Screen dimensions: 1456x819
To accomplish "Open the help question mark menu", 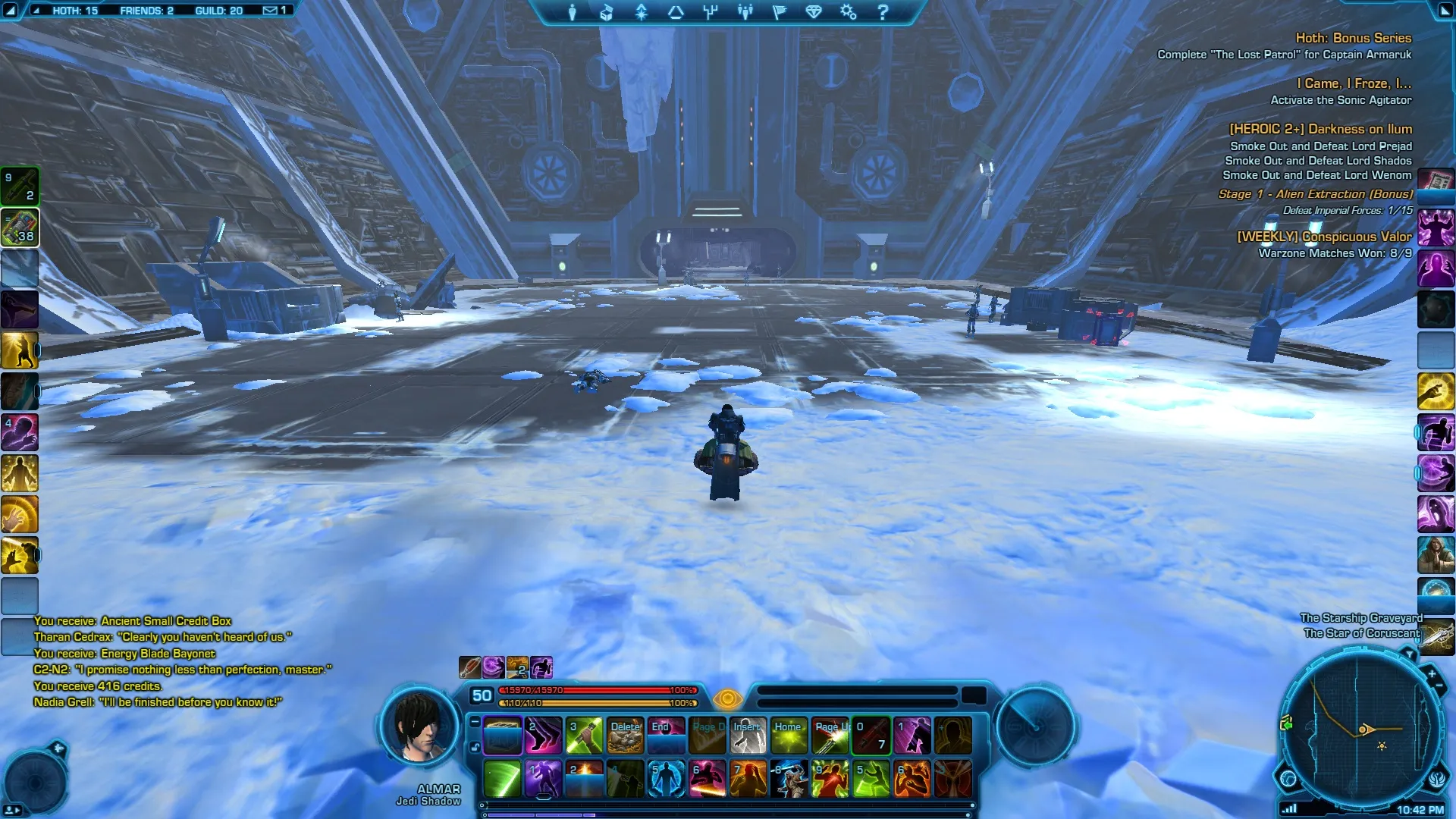I will point(883,12).
